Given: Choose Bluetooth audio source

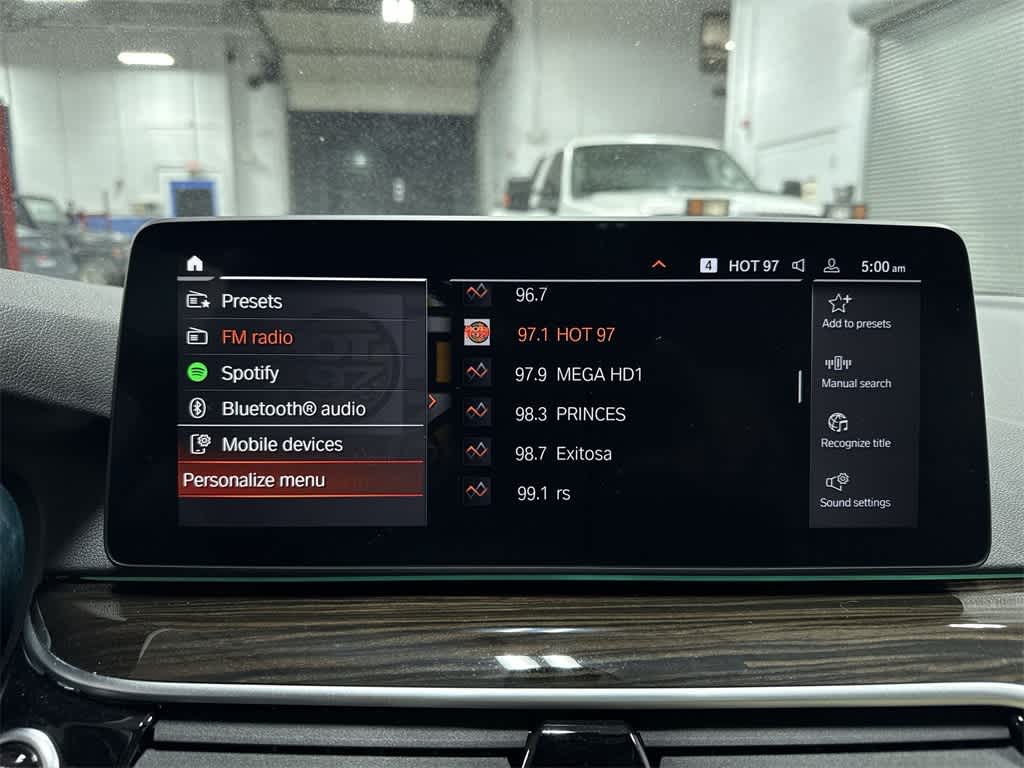Looking at the screenshot, I should click(292, 409).
